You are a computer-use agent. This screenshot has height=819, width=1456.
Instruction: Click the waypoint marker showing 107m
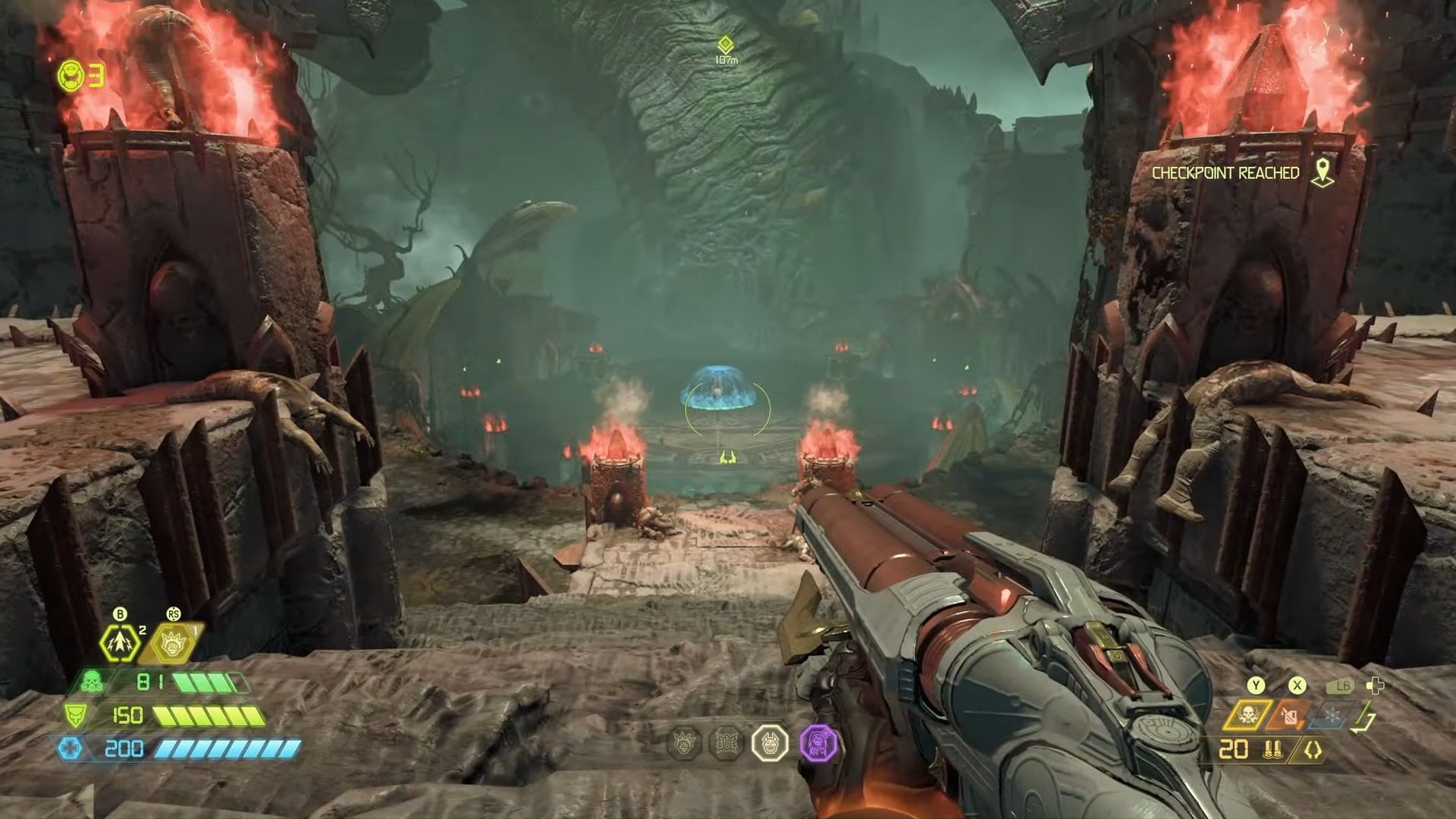[724, 45]
